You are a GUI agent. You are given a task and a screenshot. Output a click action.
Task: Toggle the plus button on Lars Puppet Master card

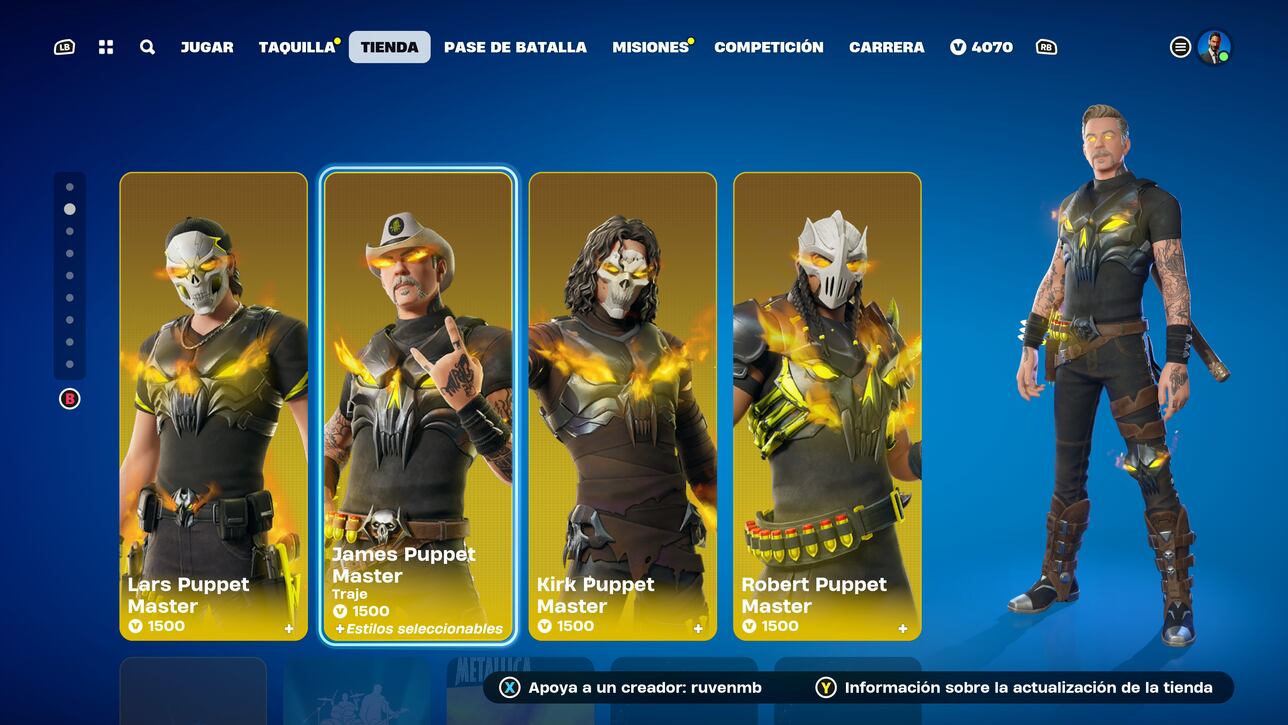(x=289, y=628)
